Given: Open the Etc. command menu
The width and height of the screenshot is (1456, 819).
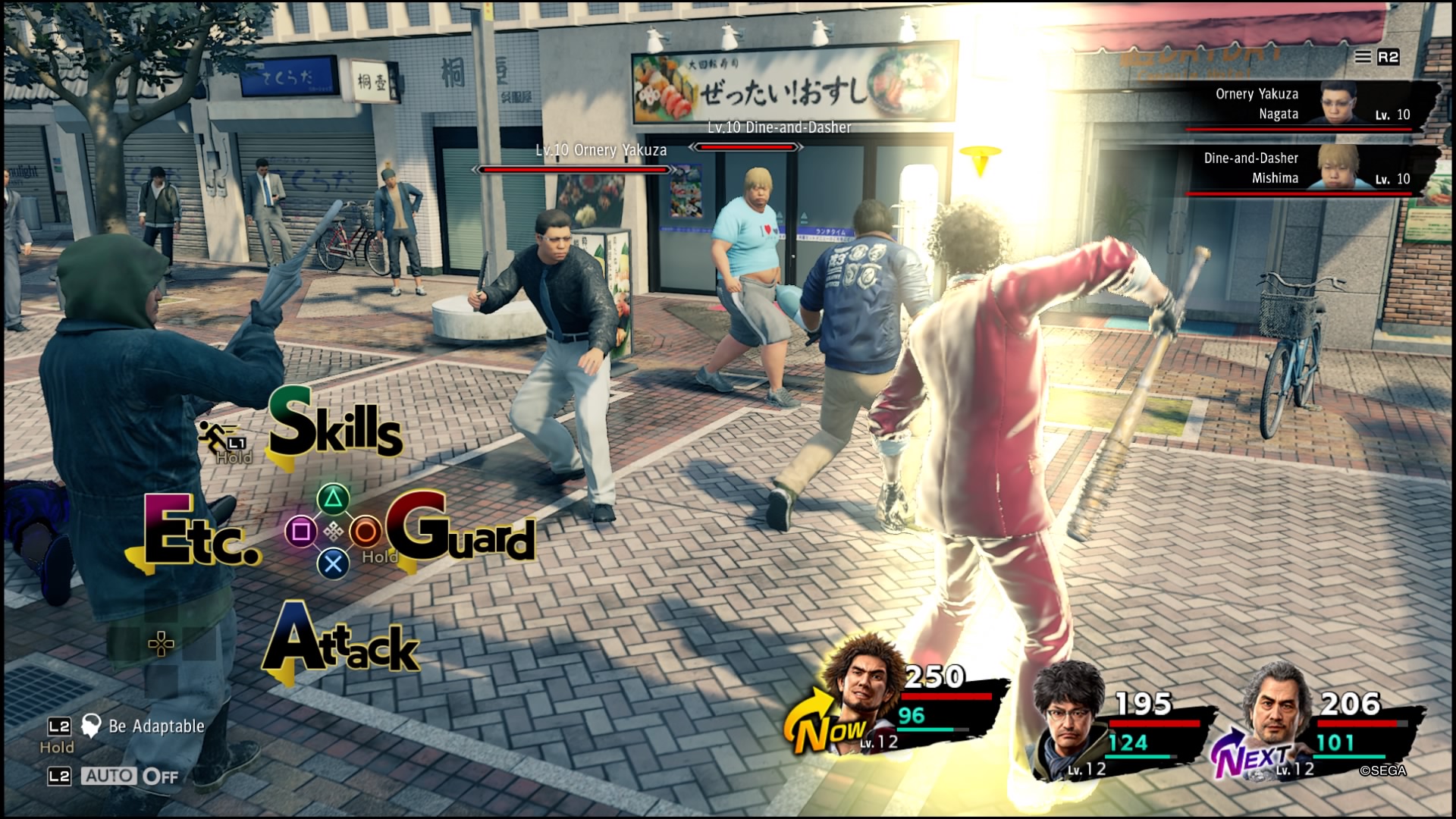Looking at the screenshot, I should [x=199, y=534].
